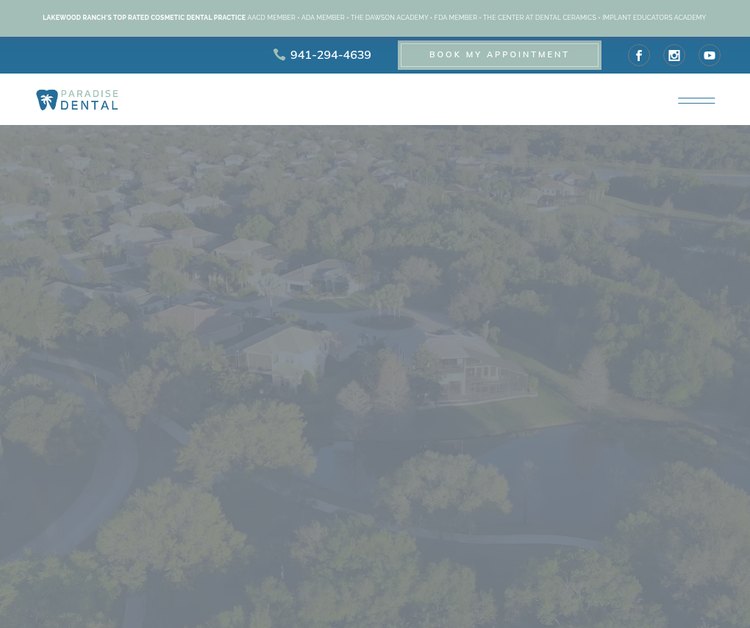750x628 pixels.
Task: Call the 941-294-4639 phone number link
Action: coord(323,55)
